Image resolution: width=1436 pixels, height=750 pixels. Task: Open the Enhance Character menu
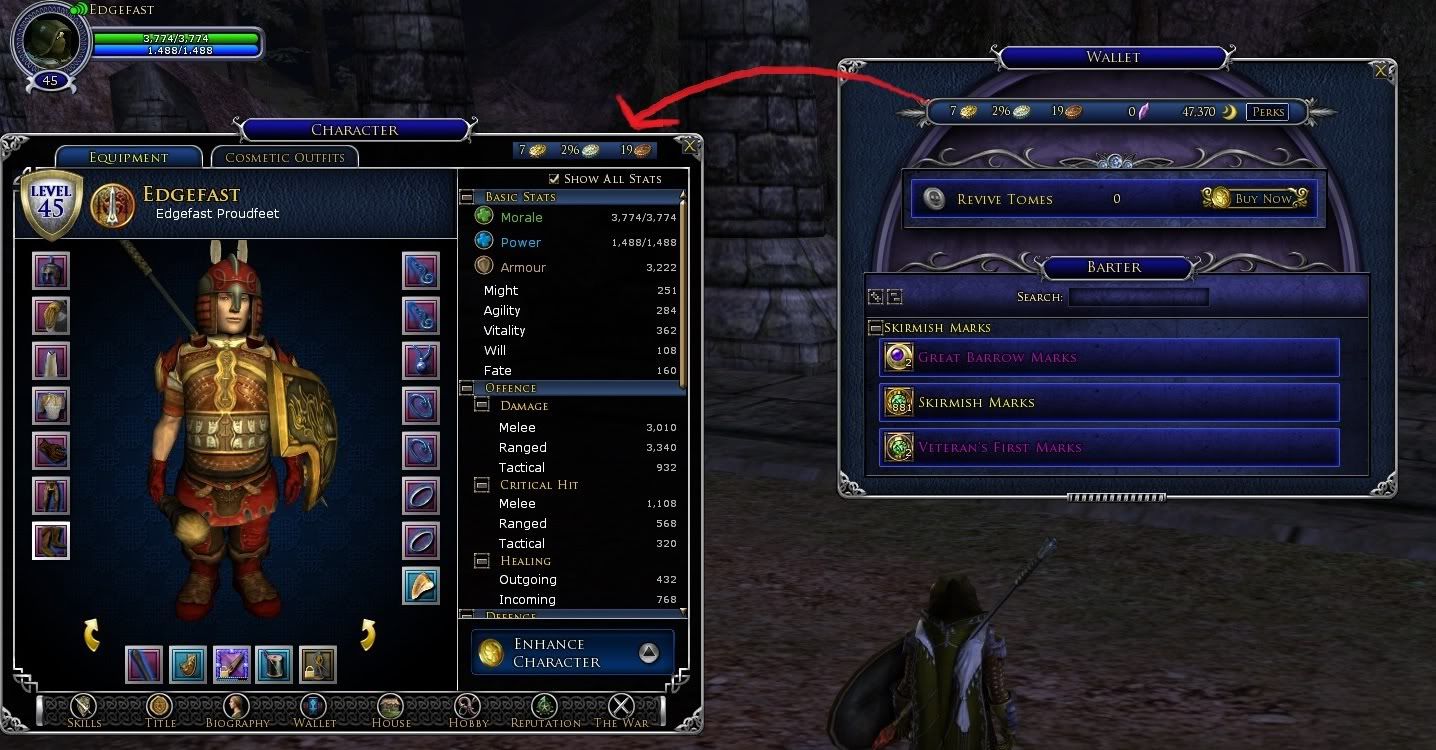[x=572, y=653]
